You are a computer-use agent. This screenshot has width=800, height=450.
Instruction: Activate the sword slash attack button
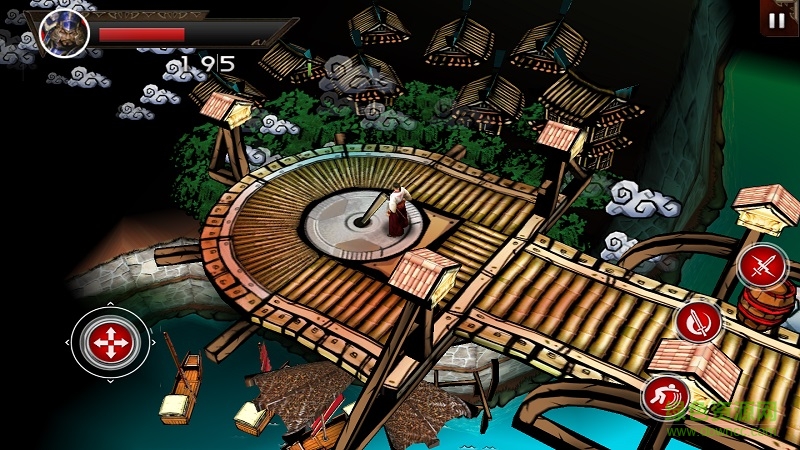698,322
